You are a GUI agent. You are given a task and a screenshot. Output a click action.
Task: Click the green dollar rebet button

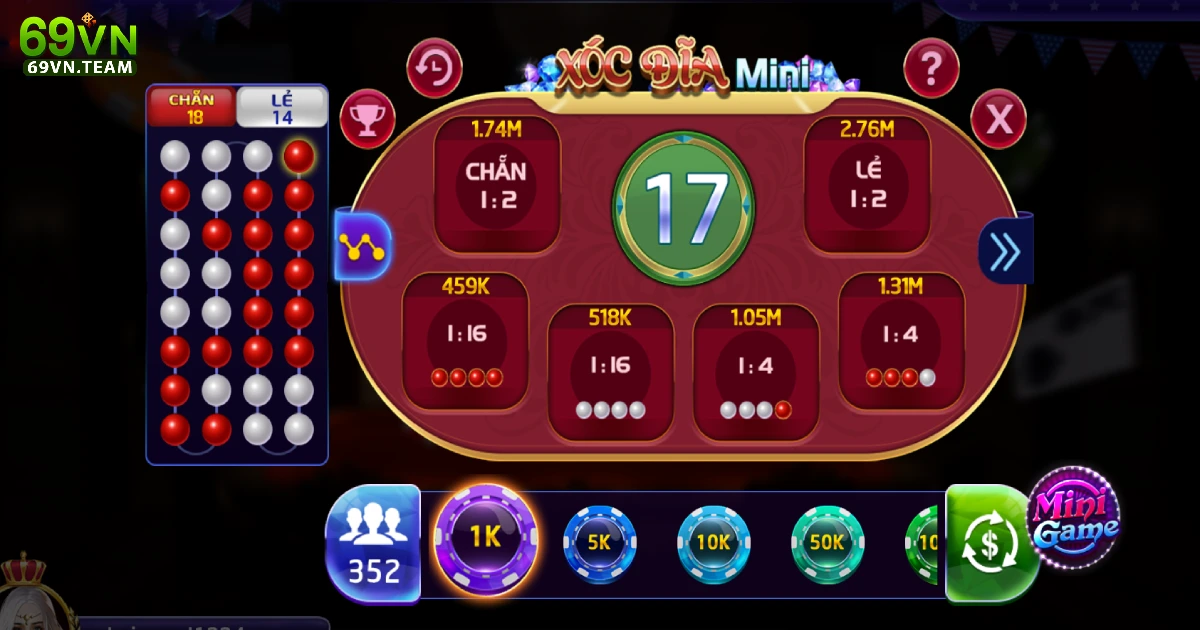(988, 545)
